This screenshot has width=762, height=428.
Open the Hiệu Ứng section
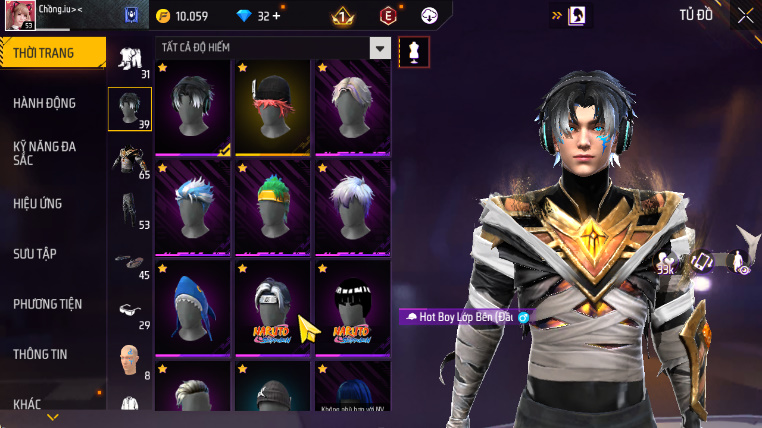[38, 203]
